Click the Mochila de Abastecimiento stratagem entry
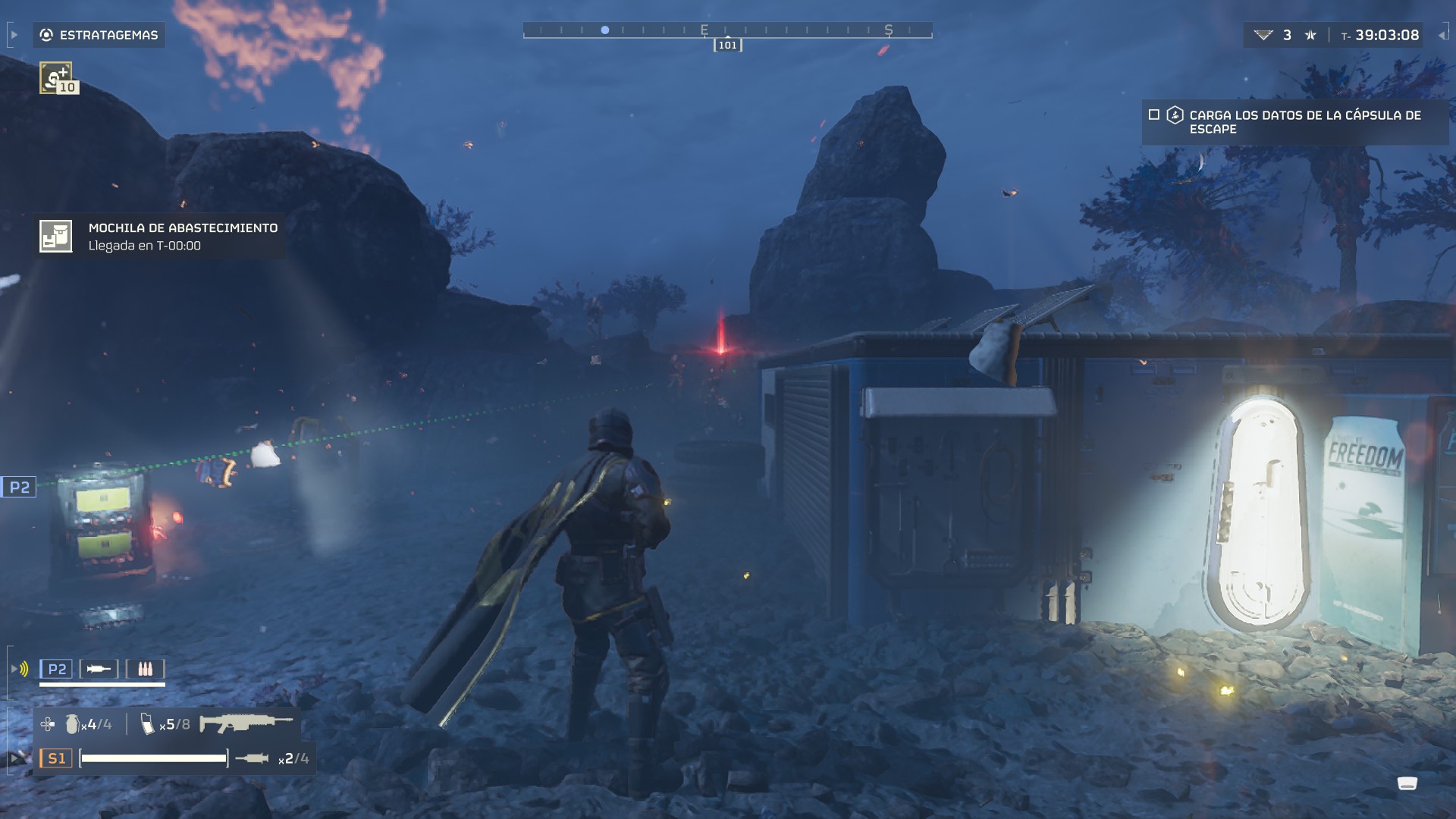This screenshot has width=1456, height=819. pos(159,237)
